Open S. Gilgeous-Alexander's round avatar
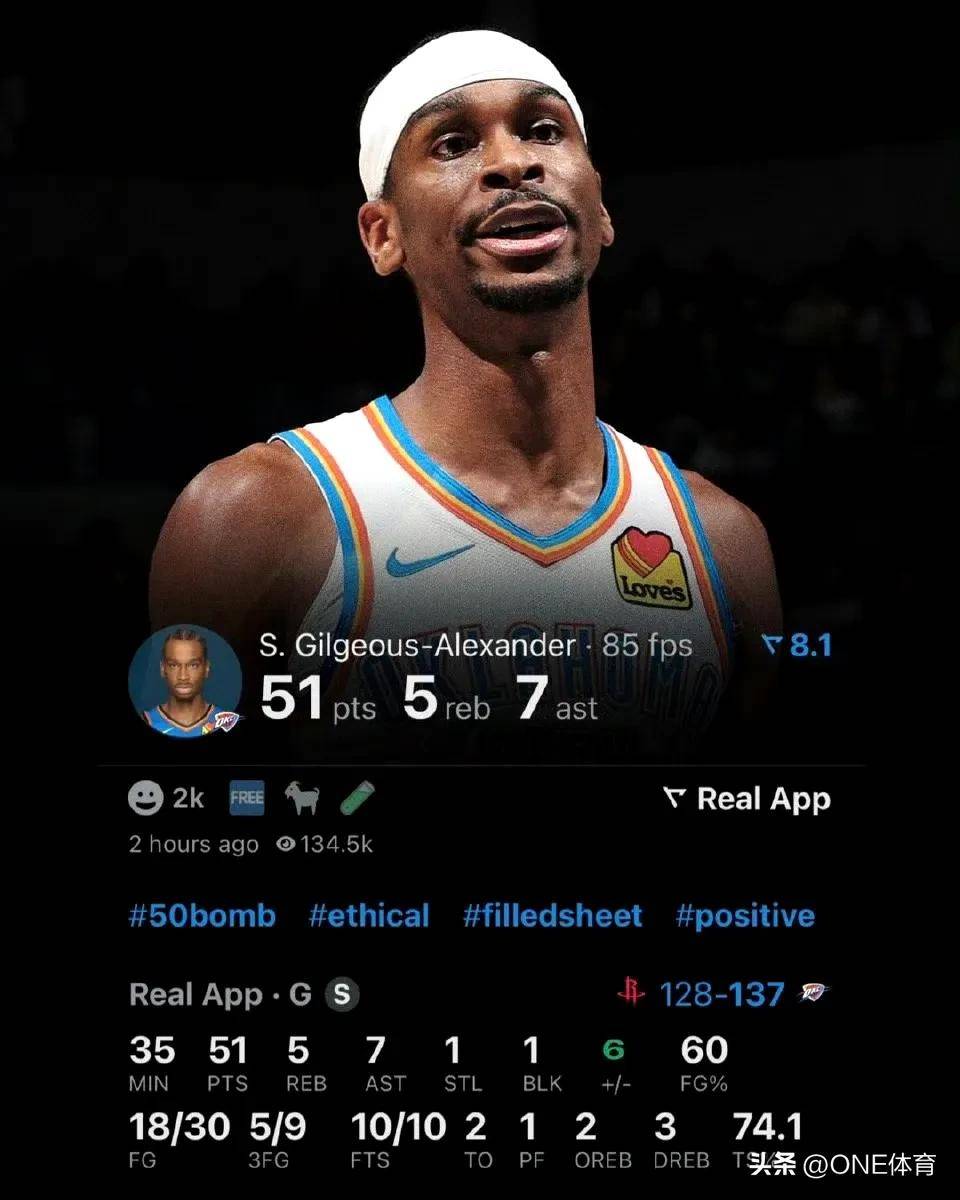Screen dimensions: 960x1200 (x=185, y=681)
